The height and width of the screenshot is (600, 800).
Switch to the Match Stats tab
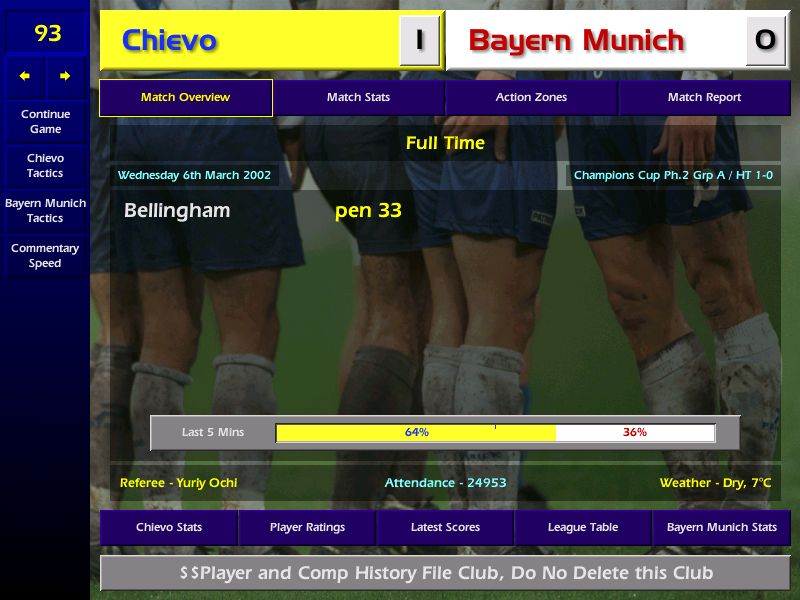pos(358,97)
